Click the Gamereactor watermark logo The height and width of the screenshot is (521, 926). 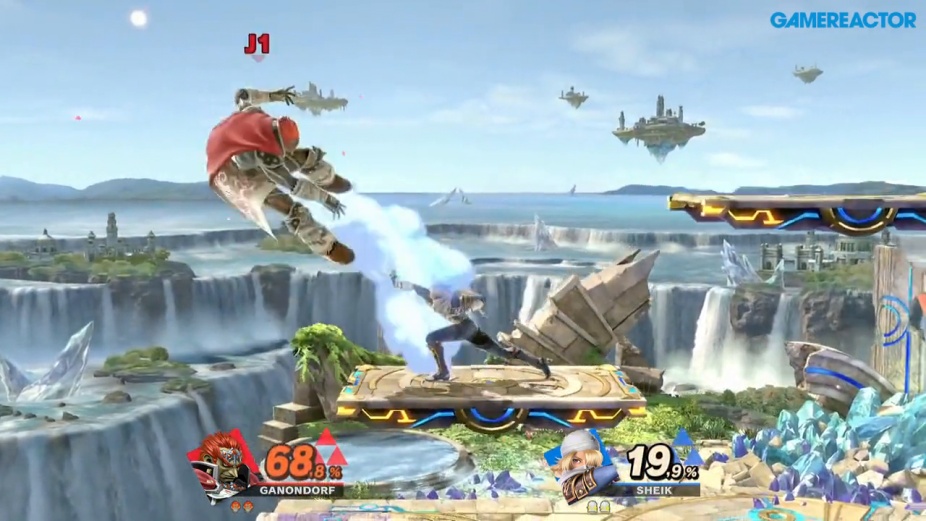point(842,20)
